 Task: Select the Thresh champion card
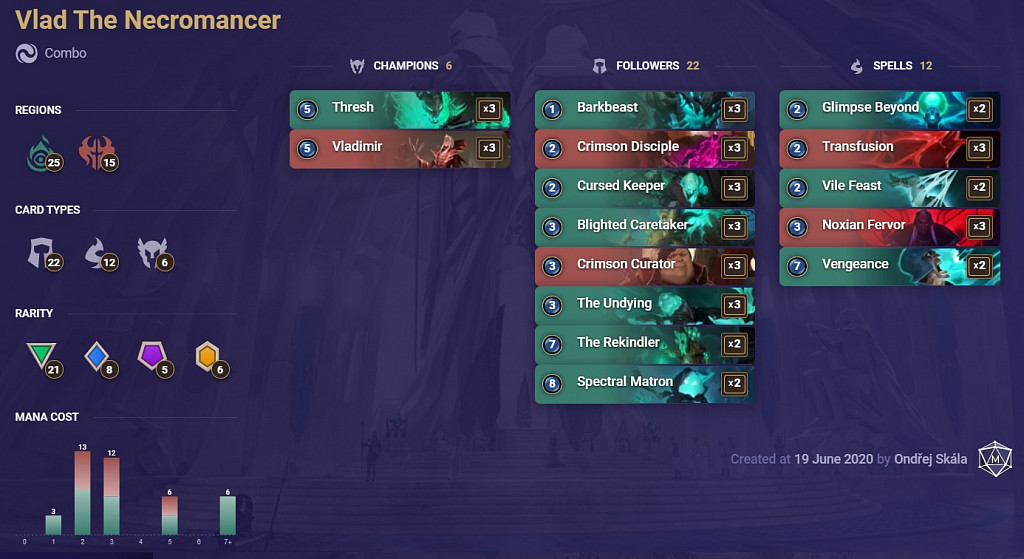tap(399, 109)
